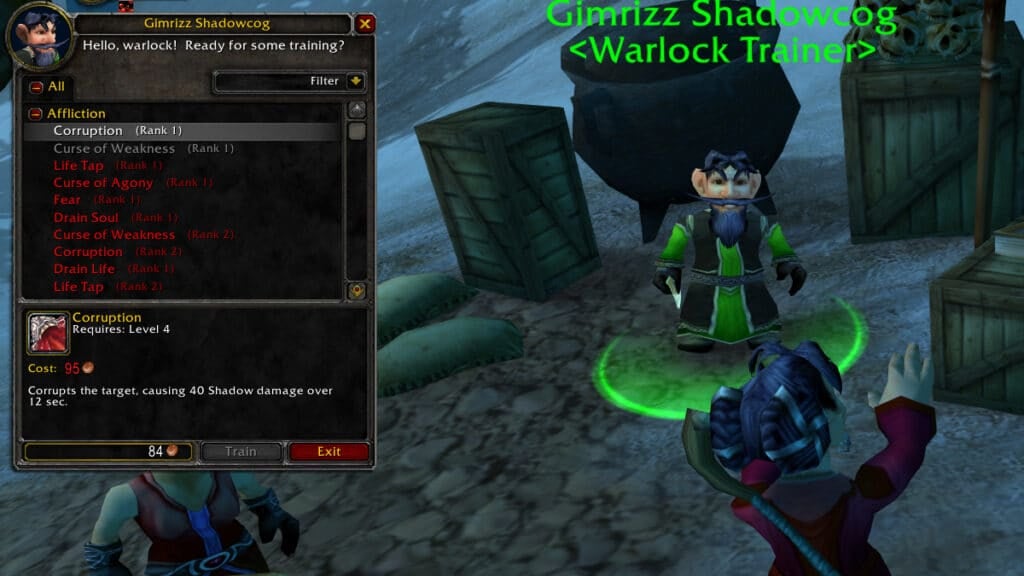Select Life Tap Rank 1 spell
This screenshot has width=1024, height=576.
pos(79,166)
